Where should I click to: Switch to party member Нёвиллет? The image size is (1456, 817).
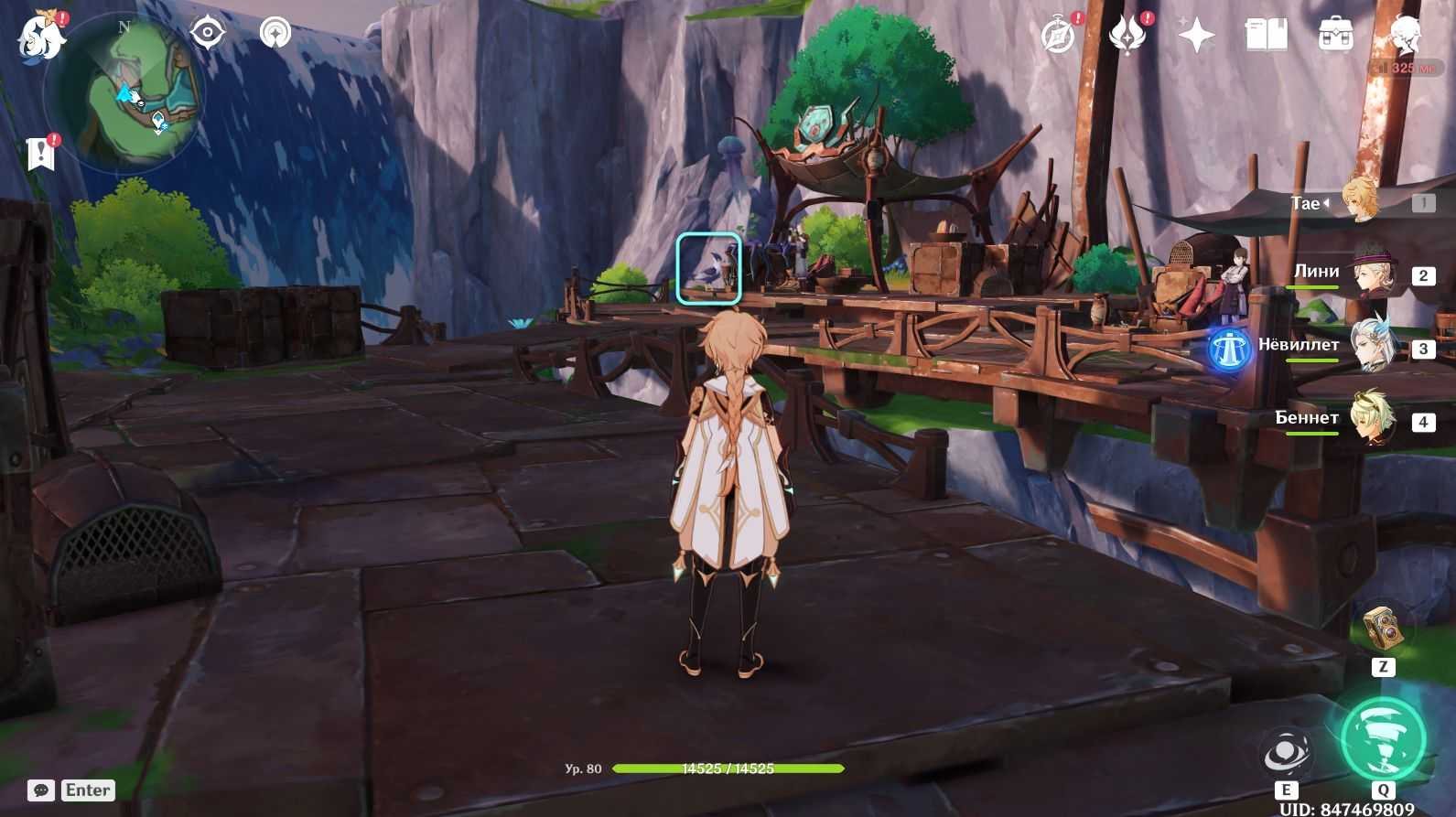point(1368,347)
